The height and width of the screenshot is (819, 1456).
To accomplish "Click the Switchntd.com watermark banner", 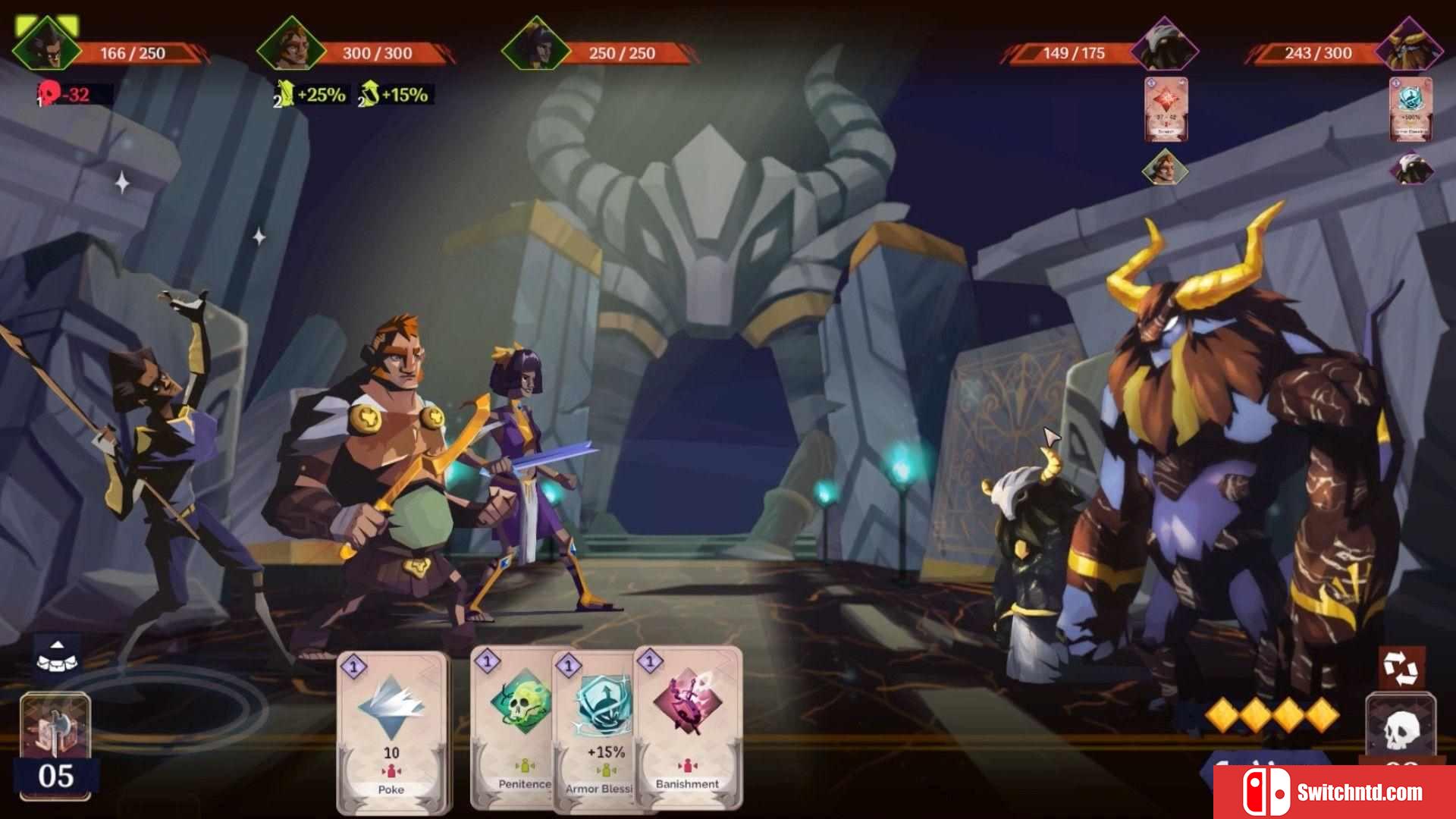I will [1335, 792].
